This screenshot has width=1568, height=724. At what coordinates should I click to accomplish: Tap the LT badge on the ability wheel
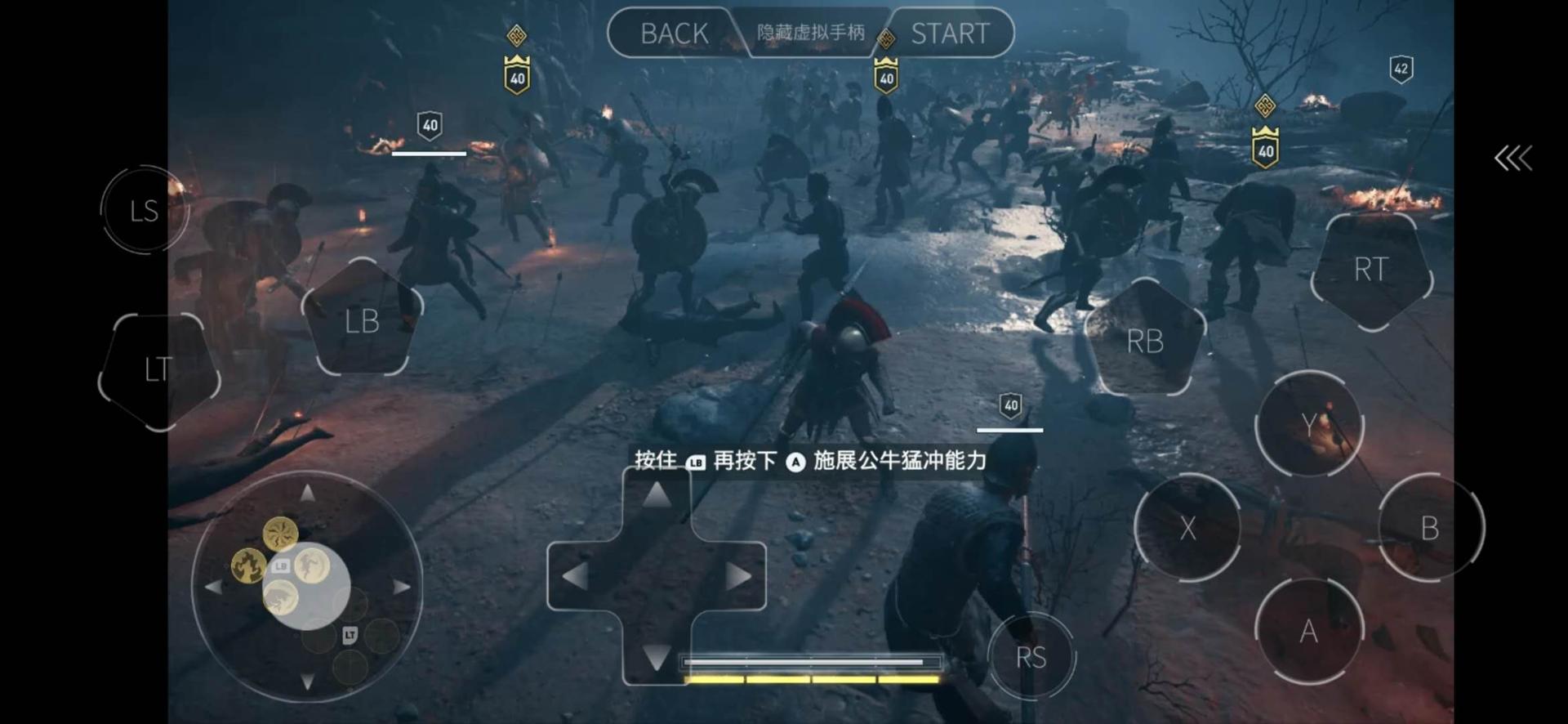[x=350, y=635]
